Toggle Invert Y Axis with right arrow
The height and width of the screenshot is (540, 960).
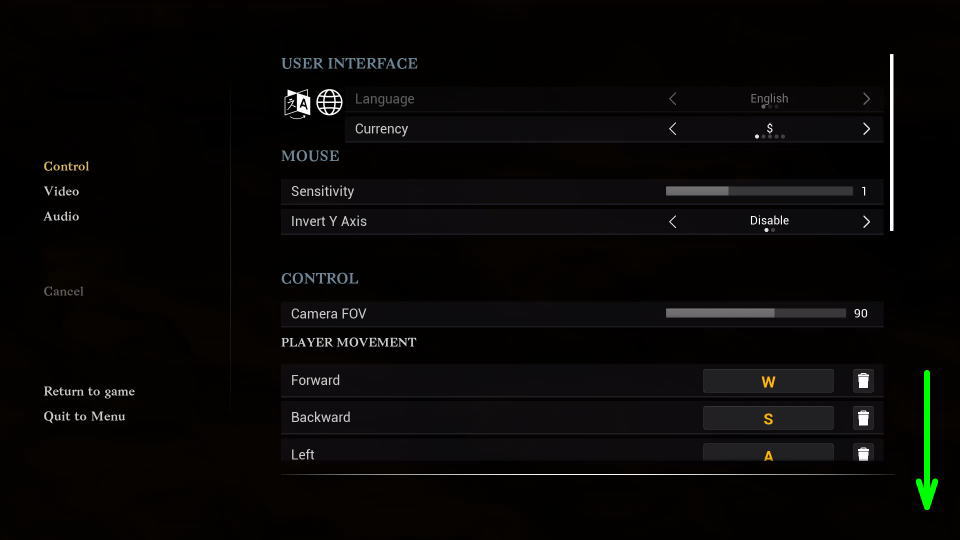click(866, 221)
